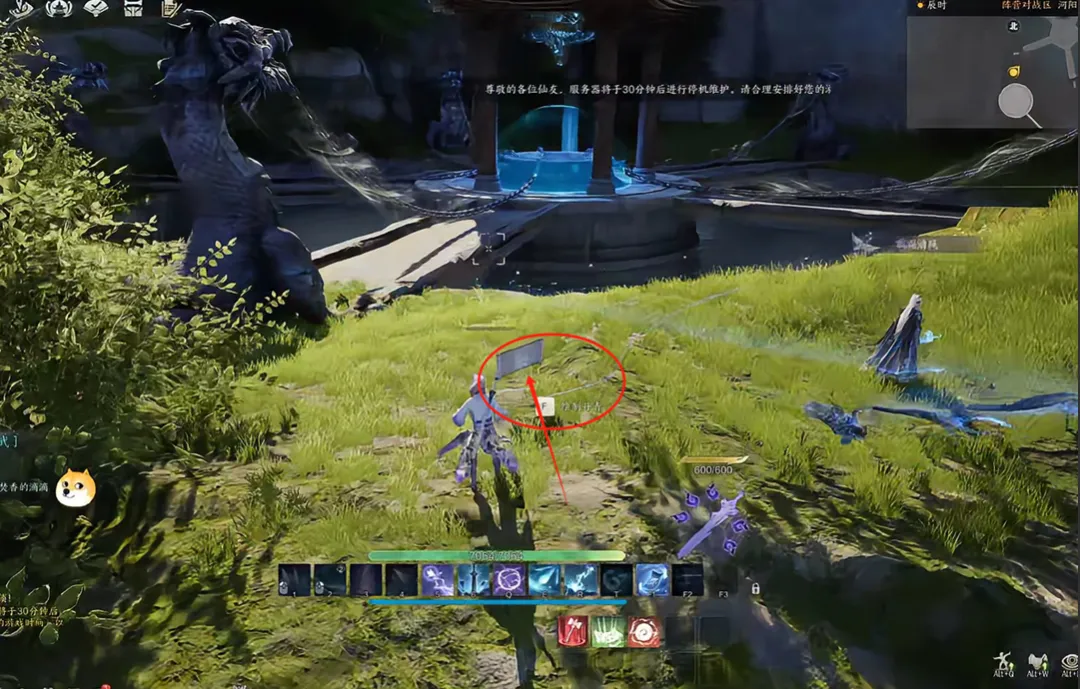
Task: Select the yellow player marker on the minimap
Action: pos(1013,71)
